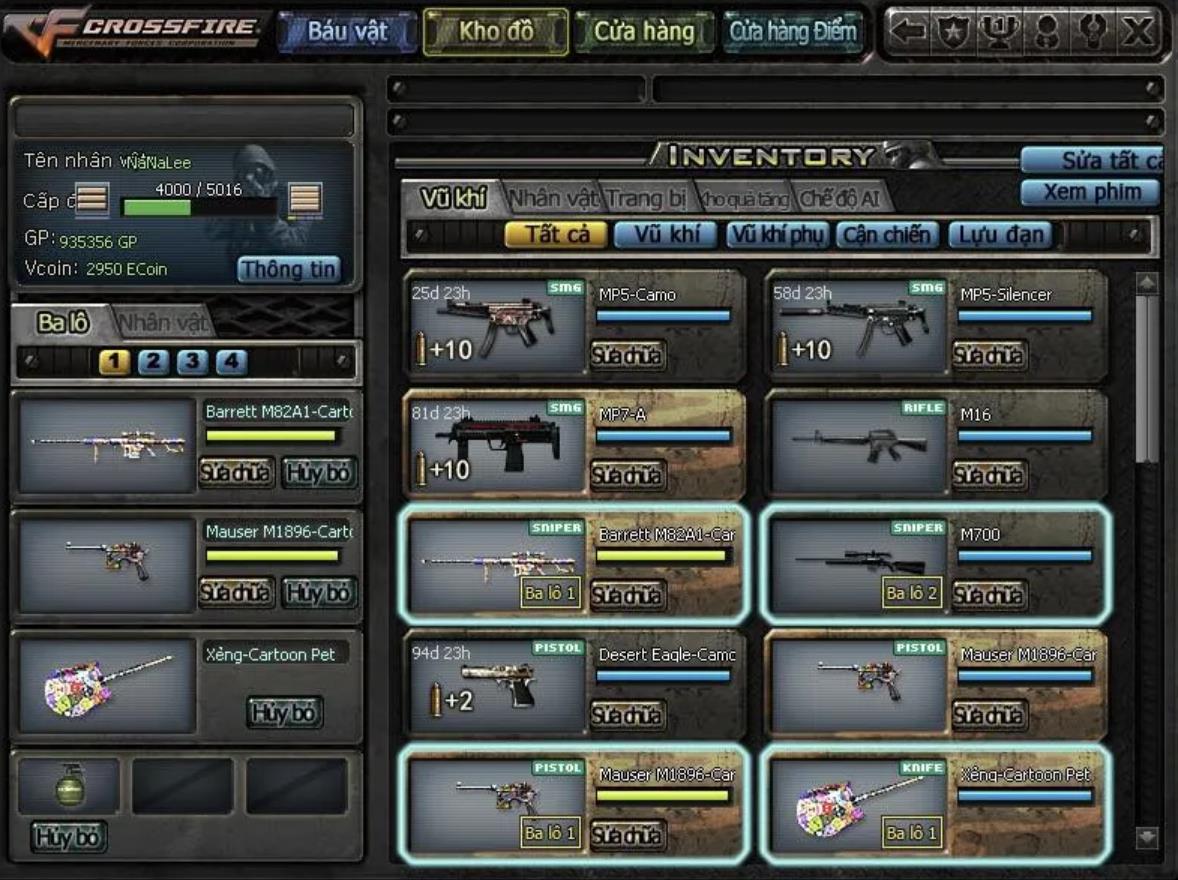Screen dimensions: 1178x880
Task: Click the Xem phim button
Action: pos(1090,192)
